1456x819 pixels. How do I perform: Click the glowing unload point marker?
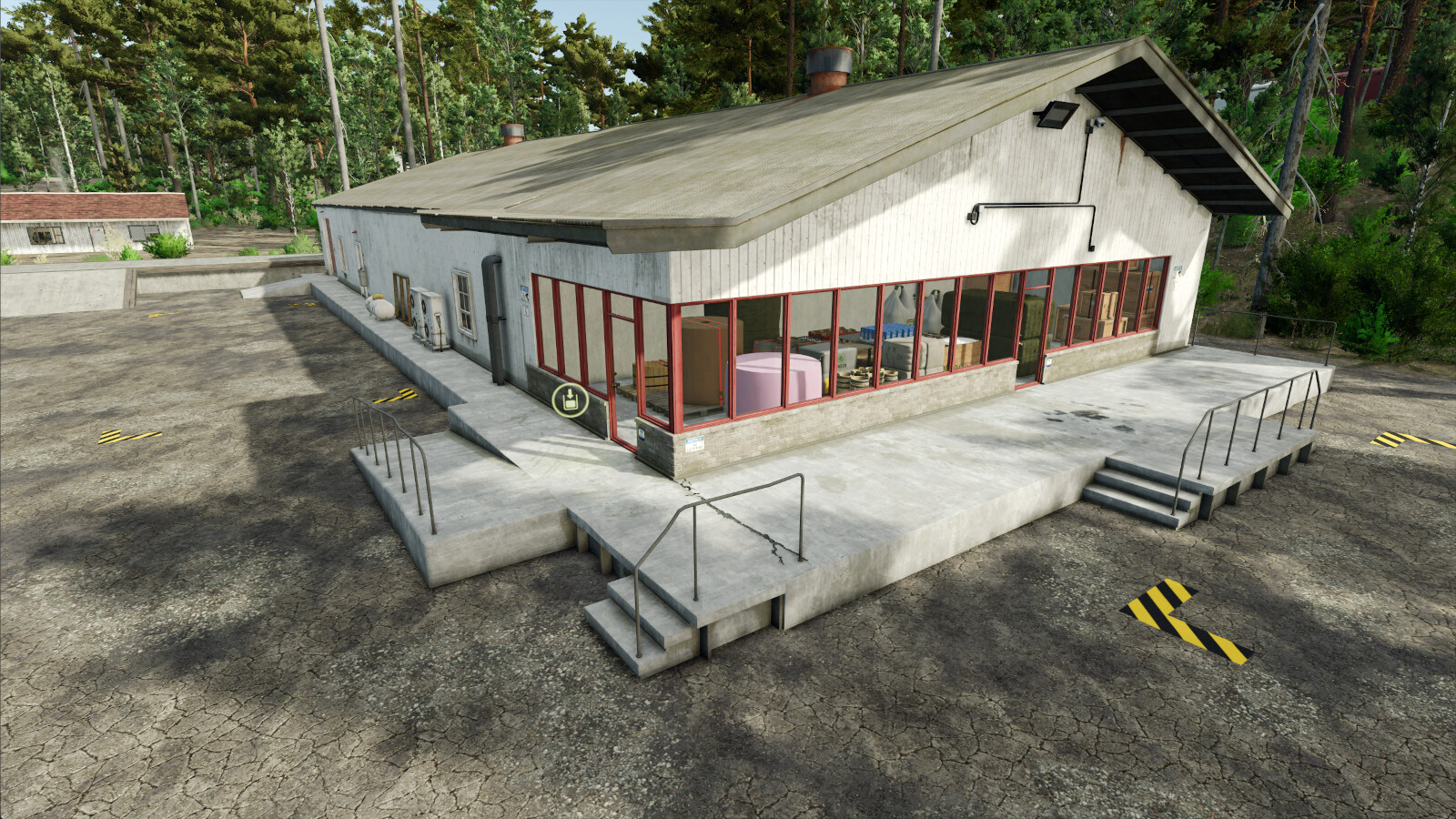coord(570,399)
